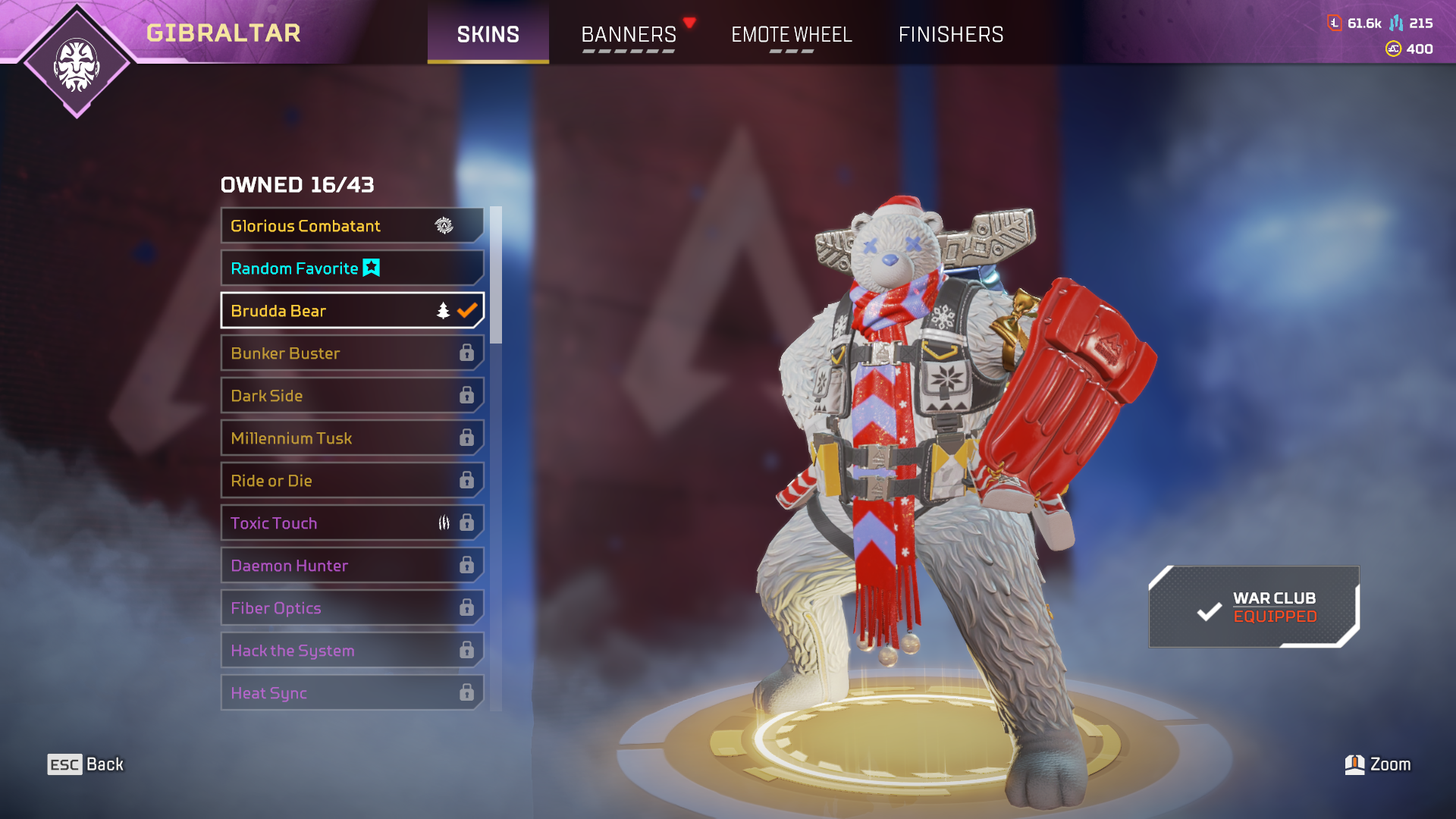Screen dimensions: 1456x819
Task: Switch to the Skins tab
Action: click(488, 34)
